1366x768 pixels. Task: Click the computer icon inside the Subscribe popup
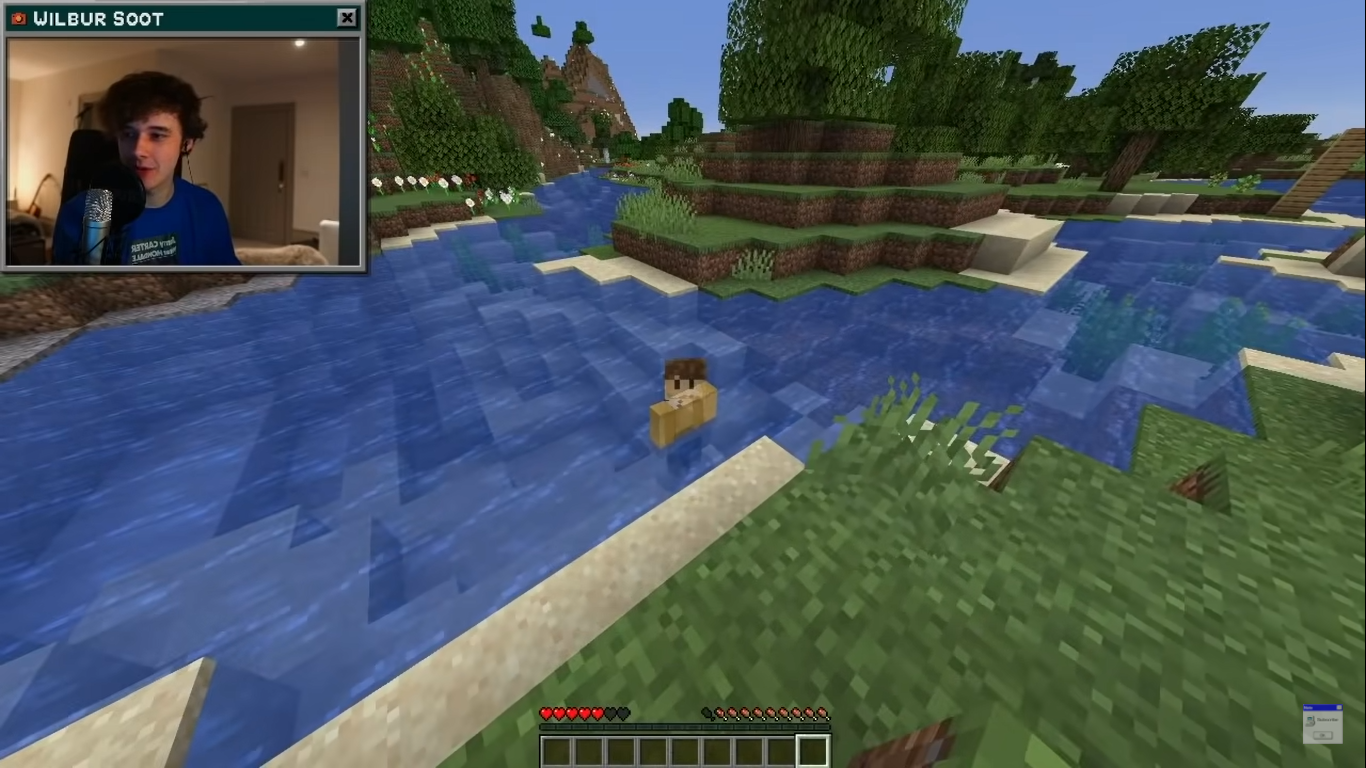(x=1310, y=721)
